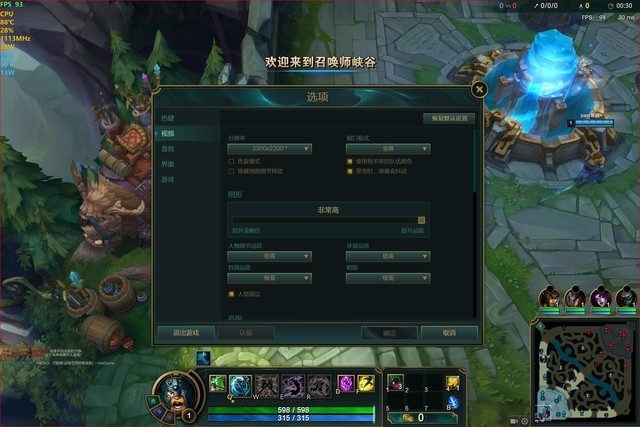Adjust the graphics quality slider handle

(x=421, y=220)
